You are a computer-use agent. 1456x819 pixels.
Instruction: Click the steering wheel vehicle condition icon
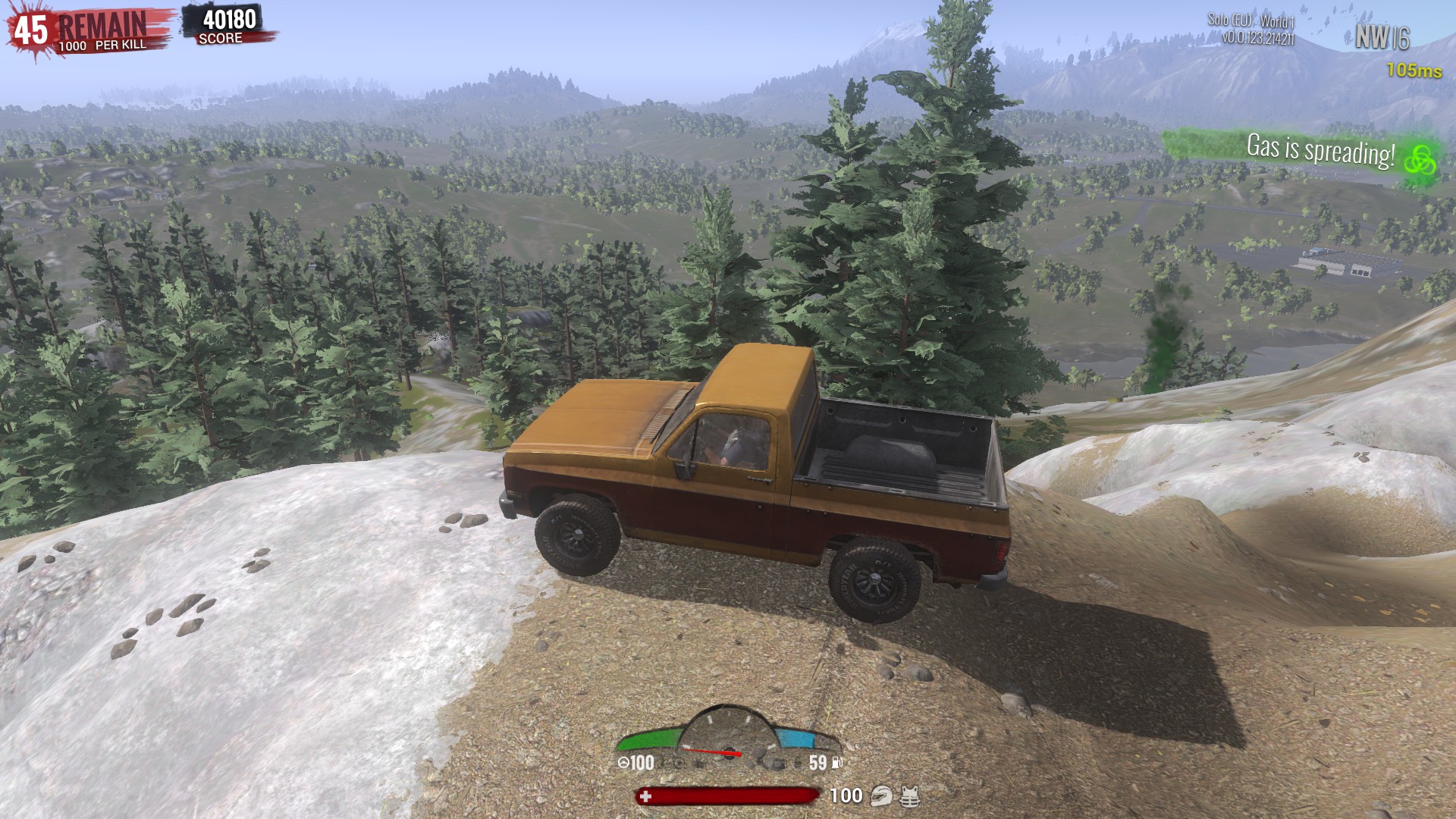[623, 763]
